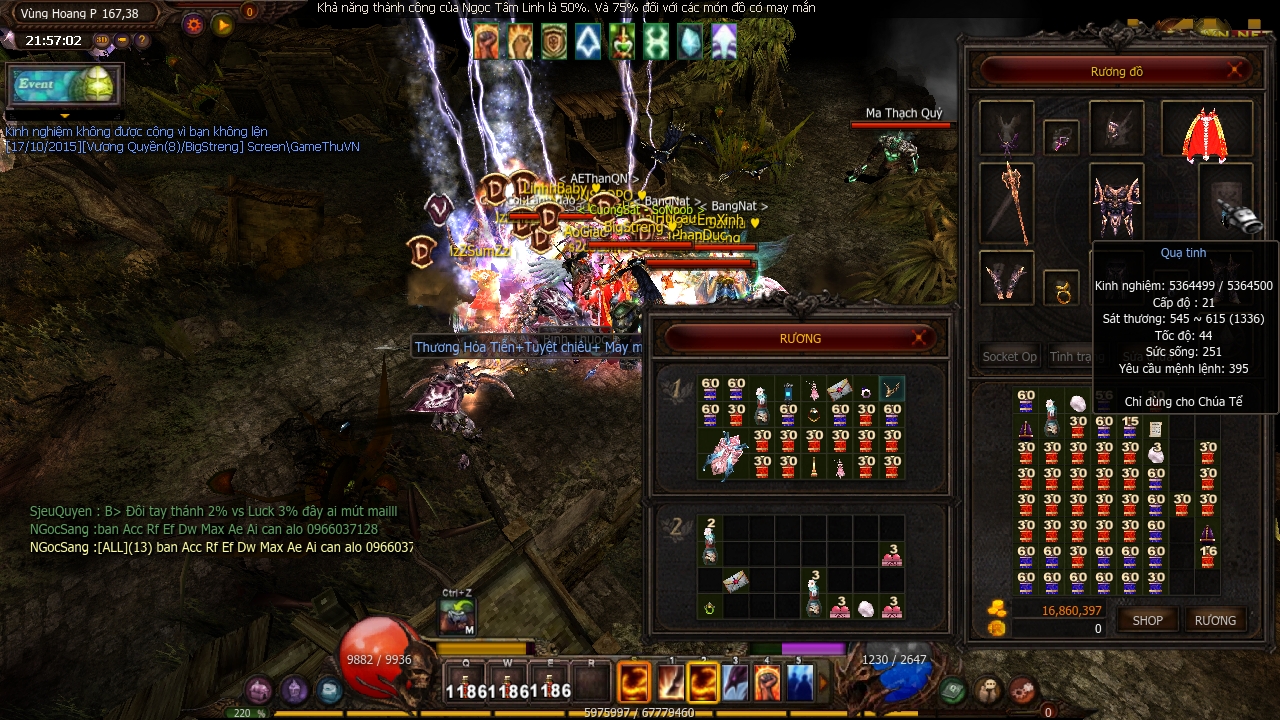
Task: Open the options gear icon near the mana orb
Action: click(x=1023, y=688)
